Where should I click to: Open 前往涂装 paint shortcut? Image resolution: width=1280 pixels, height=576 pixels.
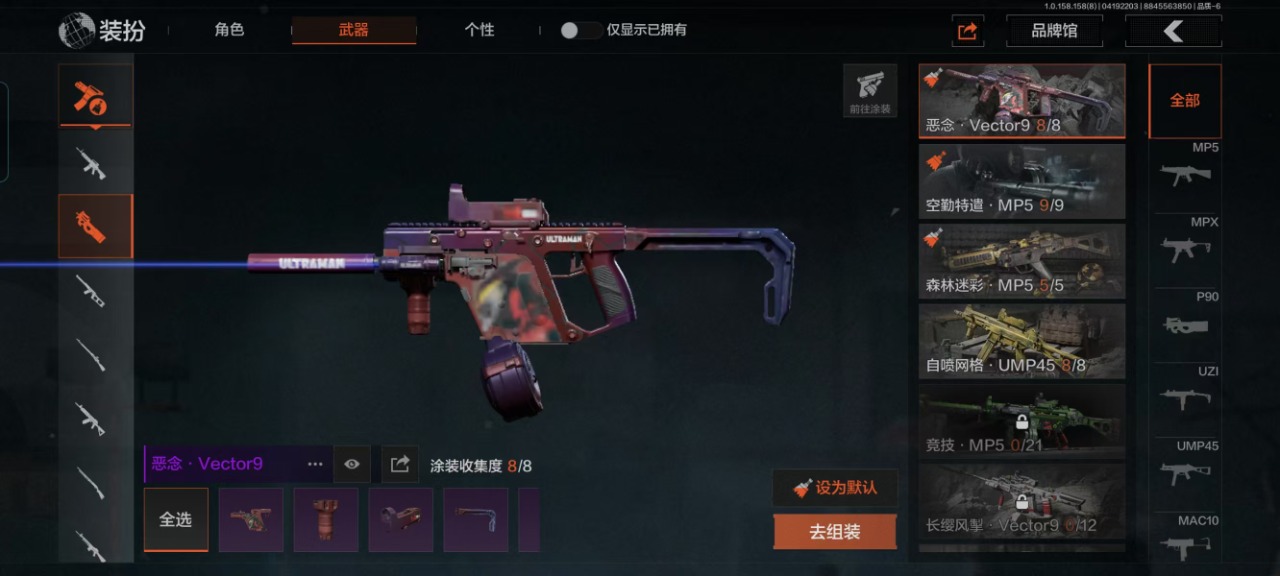click(870, 91)
